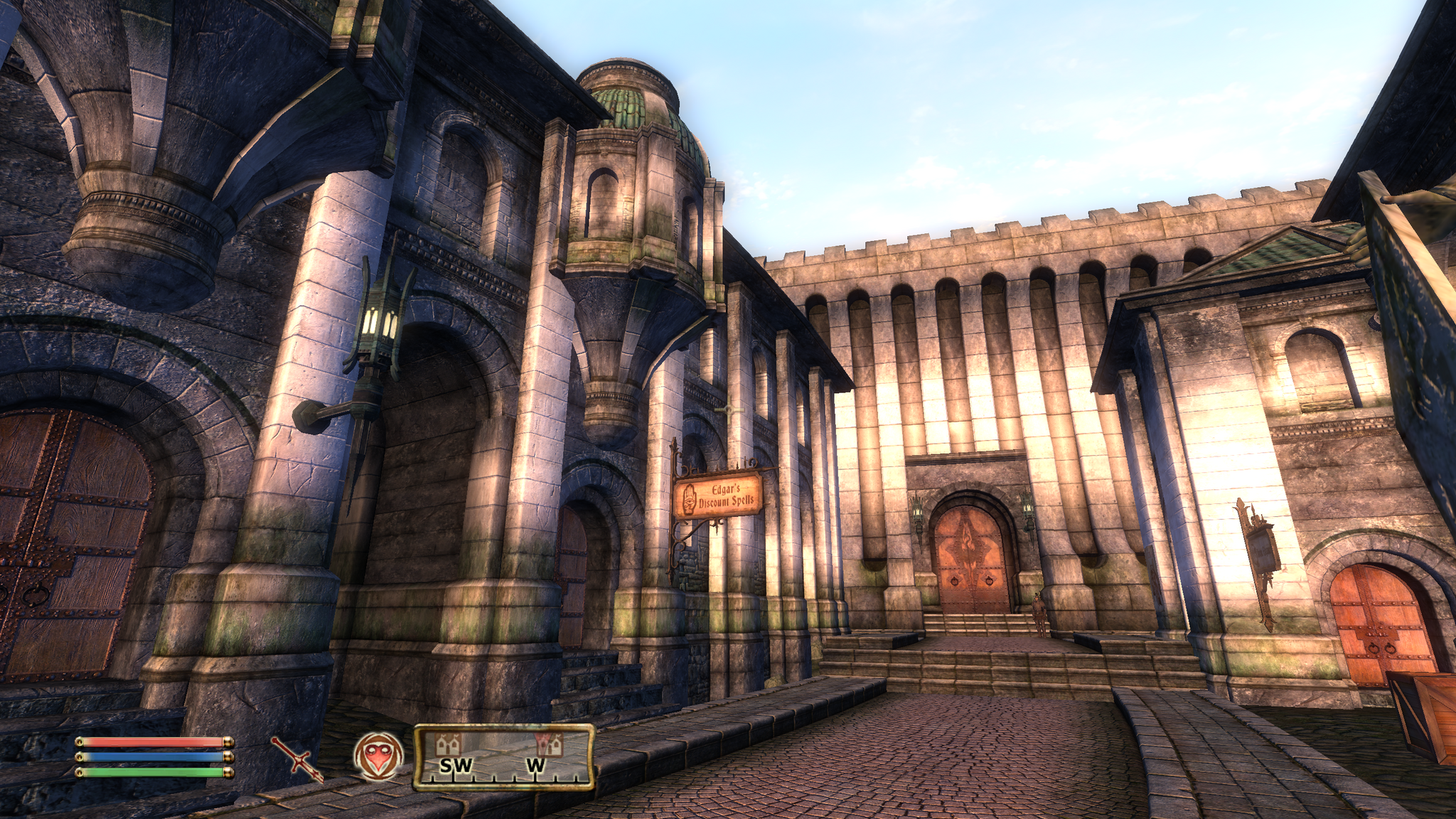This screenshot has width=1456, height=819.
Task: Click the red quest arrow marker above W
Action: (549, 744)
